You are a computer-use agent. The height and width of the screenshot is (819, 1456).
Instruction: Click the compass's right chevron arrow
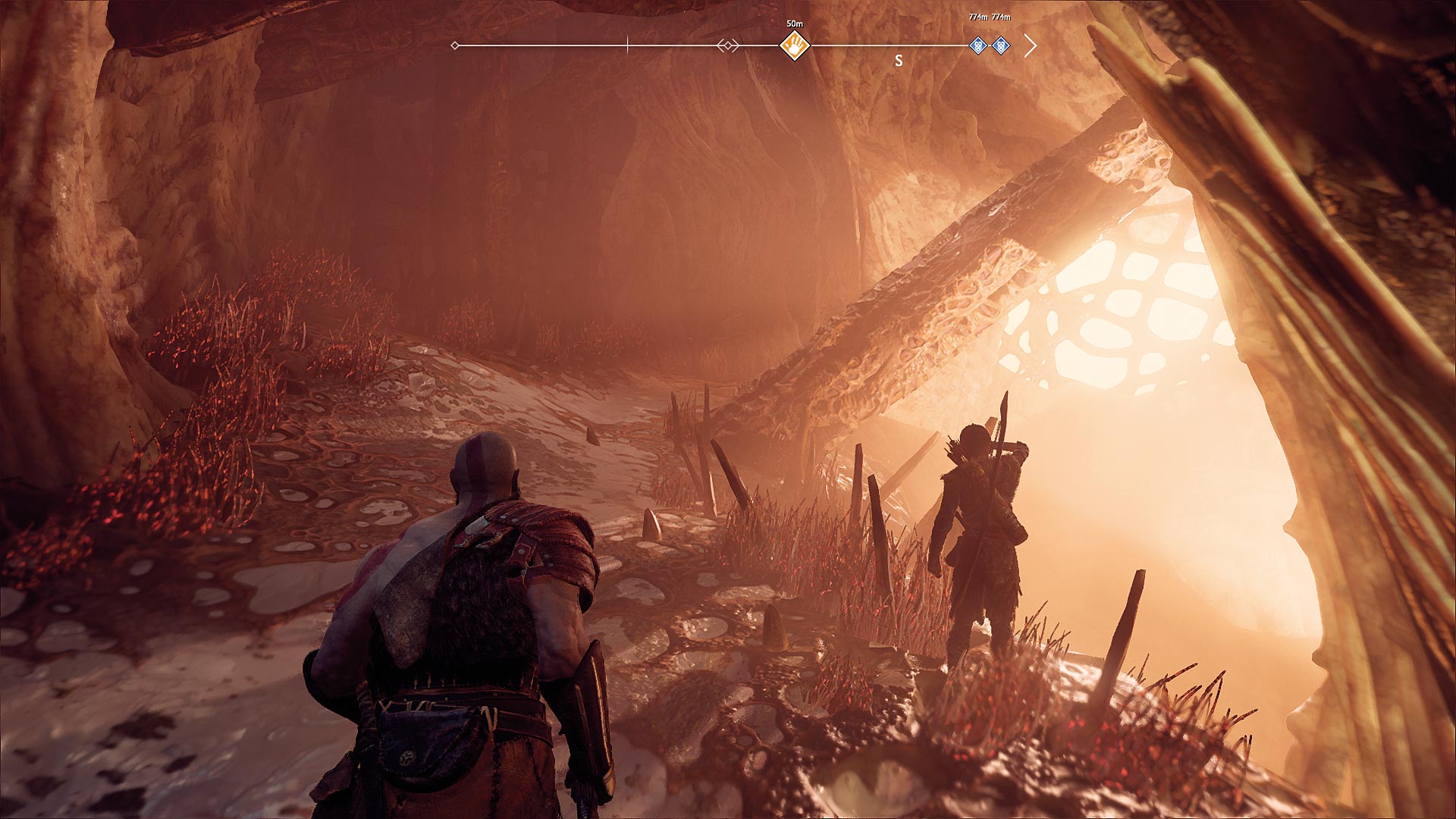coord(1030,46)
